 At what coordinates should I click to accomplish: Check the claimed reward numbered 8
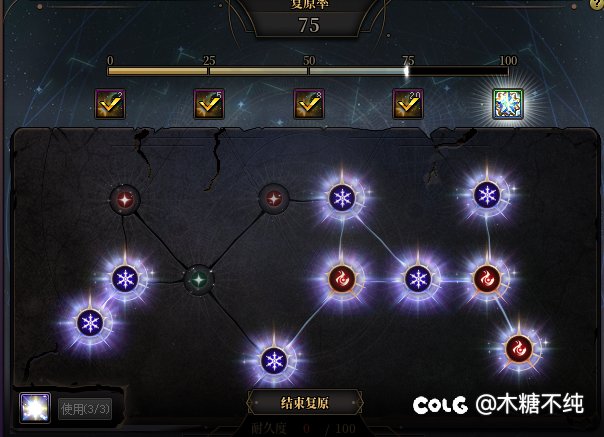click(308, 104)
